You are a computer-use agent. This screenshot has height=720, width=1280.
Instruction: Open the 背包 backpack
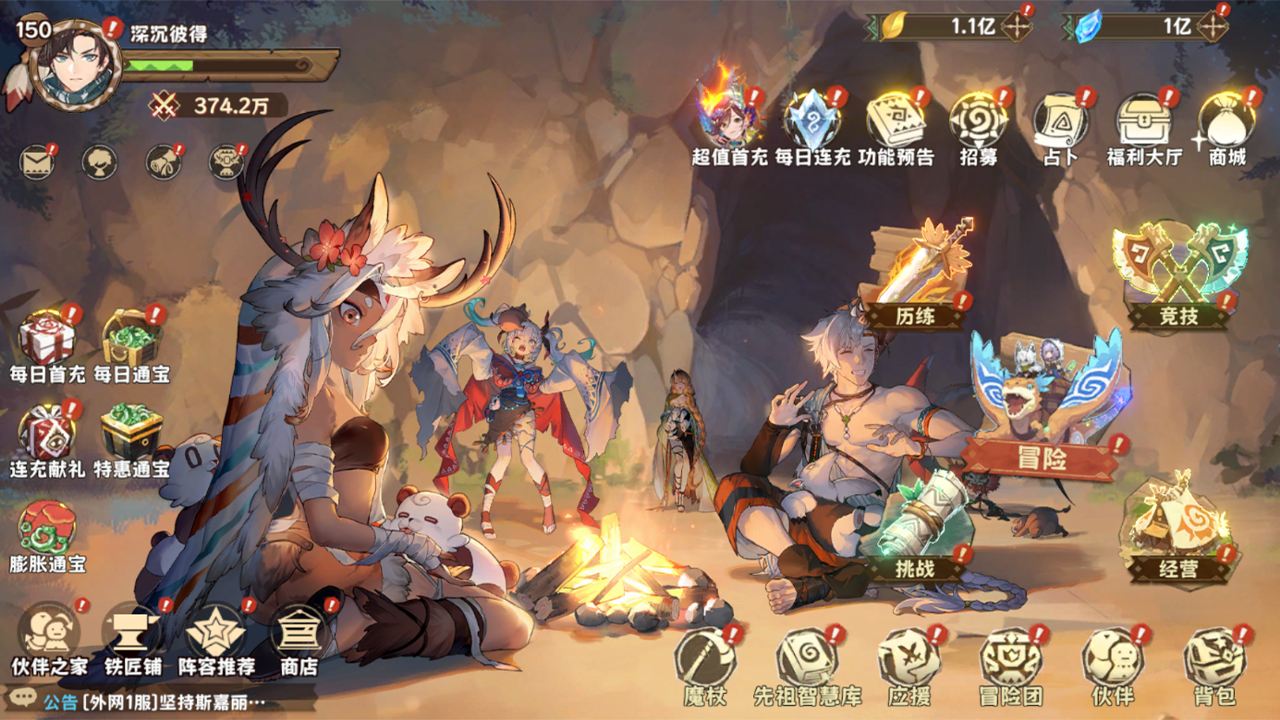click(x=1214, y=662)
